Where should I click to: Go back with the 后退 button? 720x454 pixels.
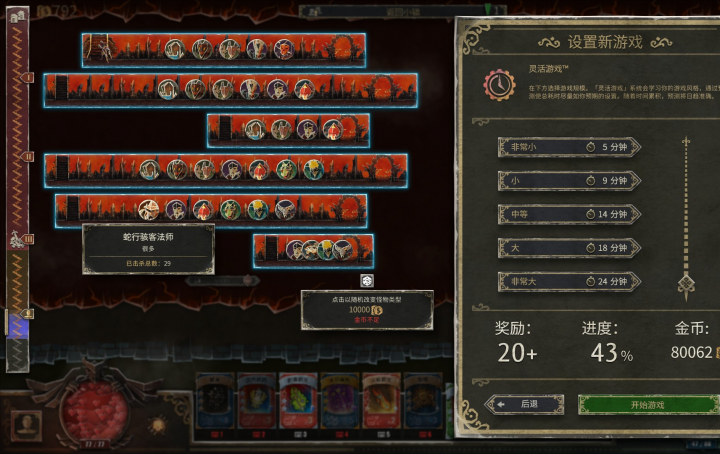524,405
